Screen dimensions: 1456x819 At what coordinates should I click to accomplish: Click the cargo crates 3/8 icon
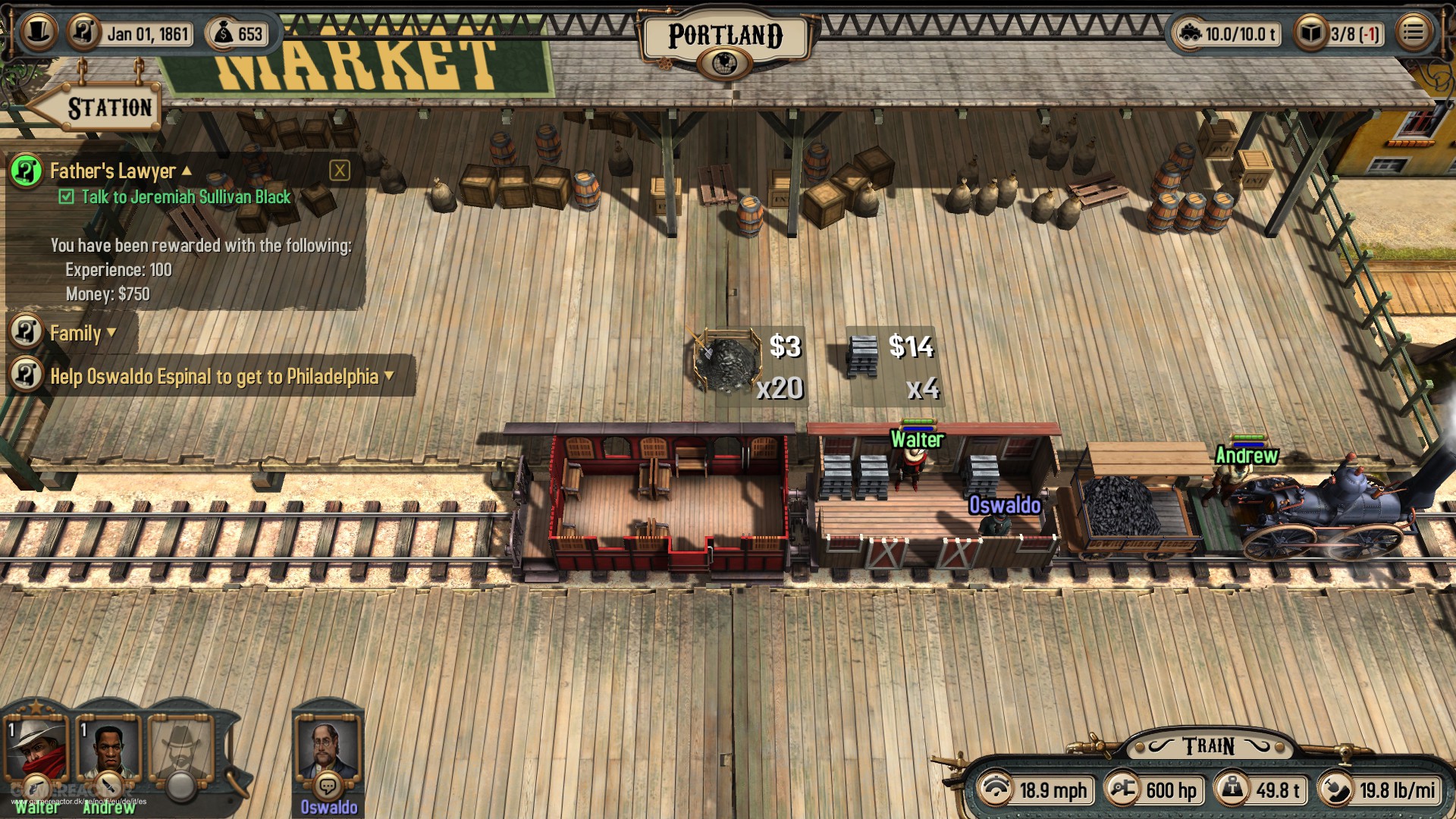pyautogui.click(x=1310, y=33)
